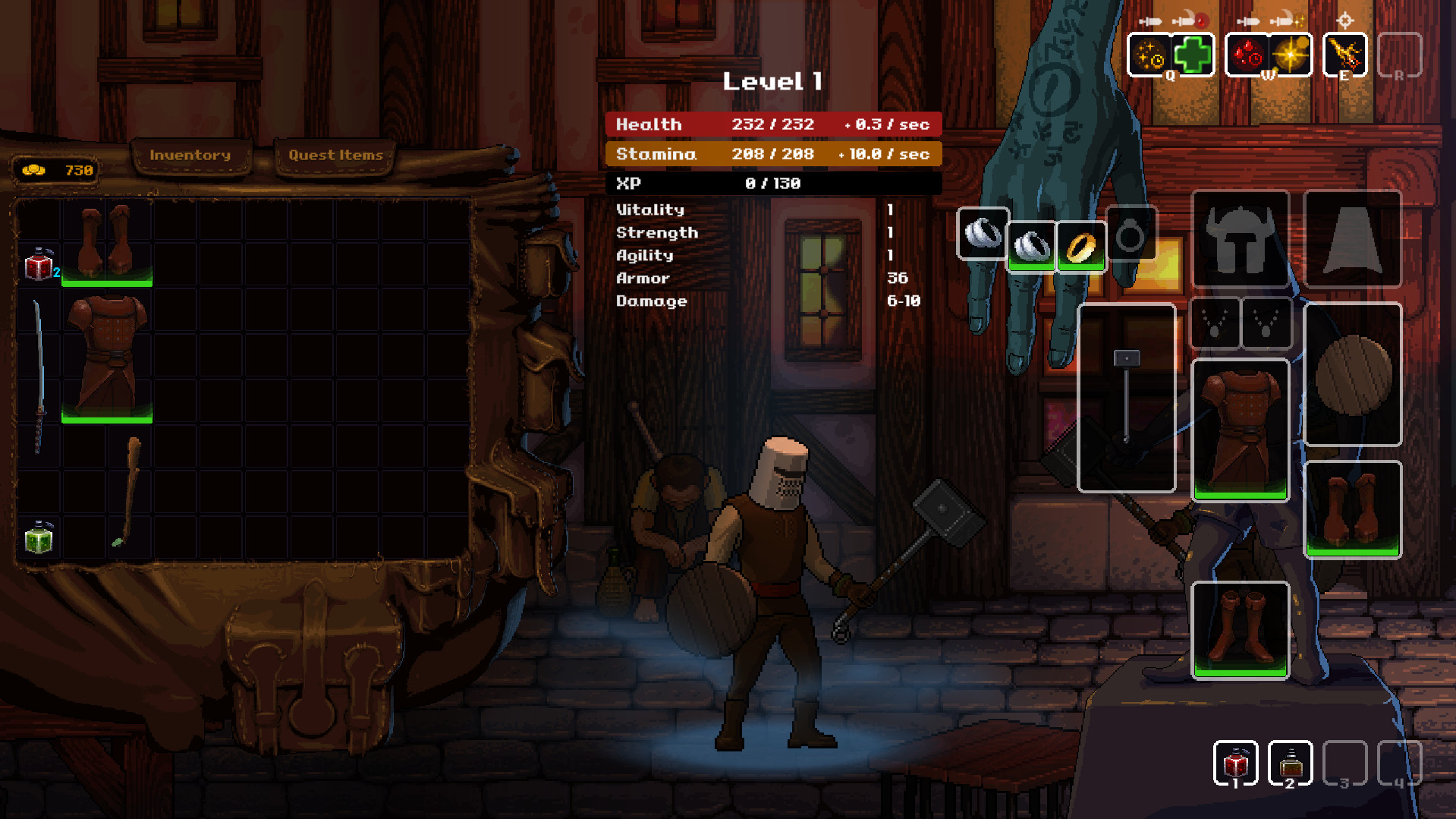Click the XP progress bar showing 0/130
Viewport: 1456px width, 819px height.
tap(774, 183)
